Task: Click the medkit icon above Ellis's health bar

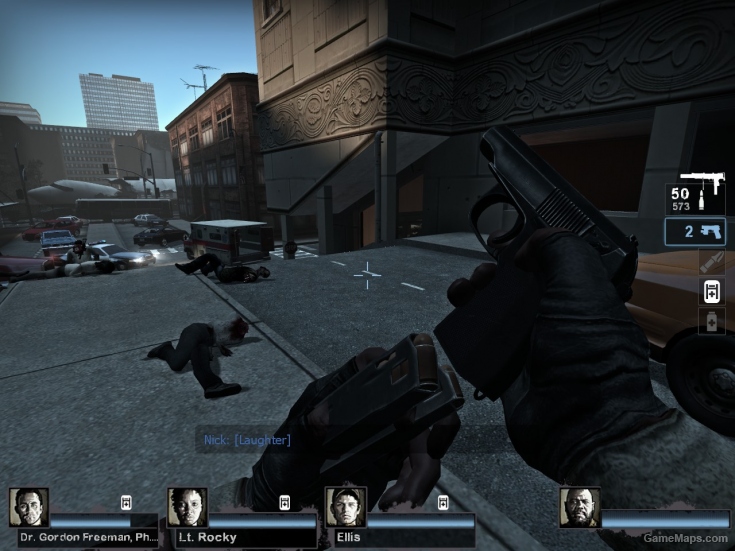Action: click(442, 502)
